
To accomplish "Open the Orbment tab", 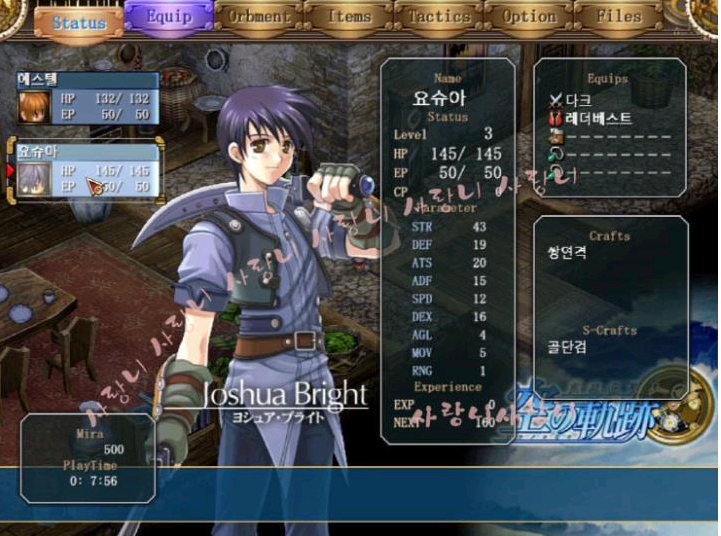I will point(259,17).
